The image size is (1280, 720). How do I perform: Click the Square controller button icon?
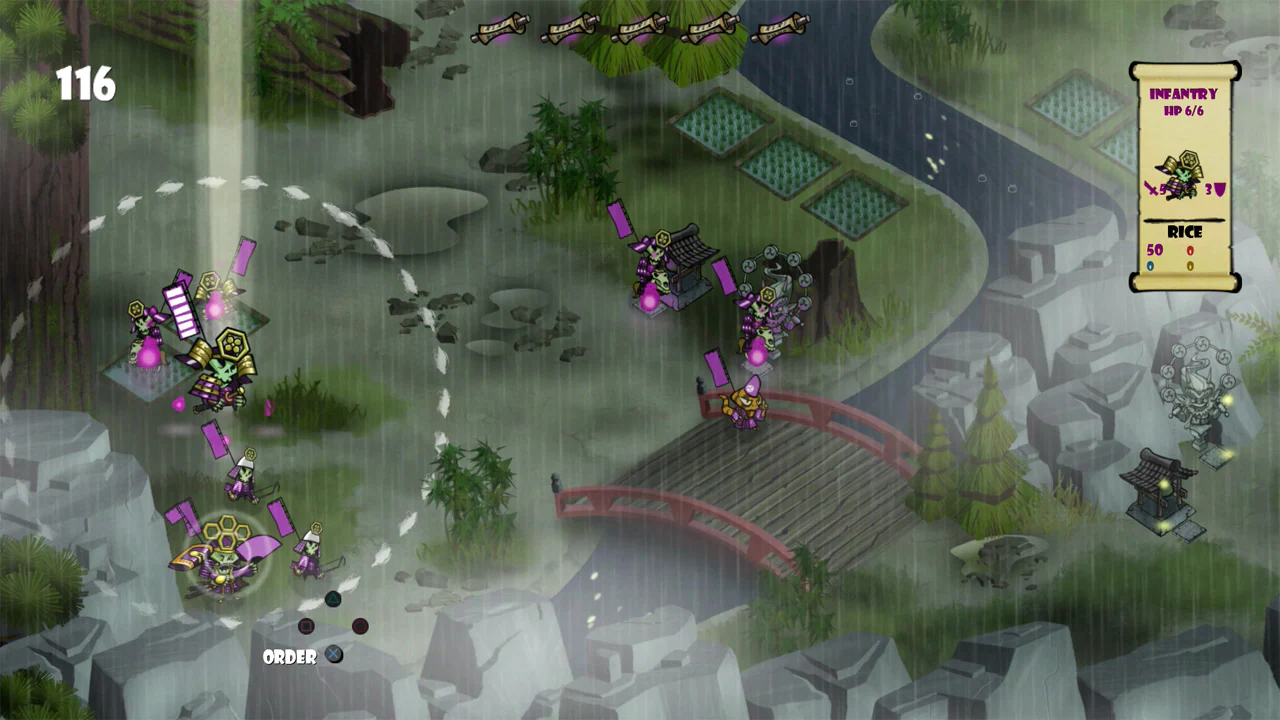306,627
